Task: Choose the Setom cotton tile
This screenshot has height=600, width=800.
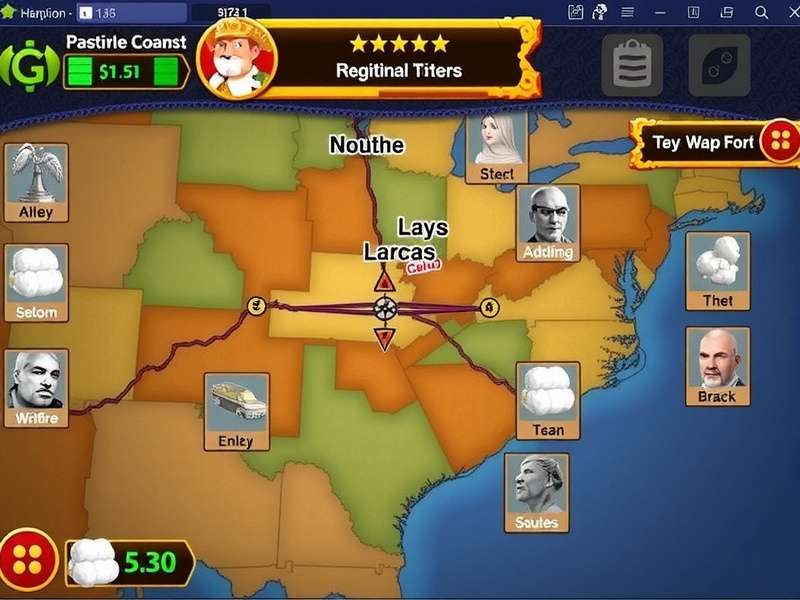Action: click(36, 282)
